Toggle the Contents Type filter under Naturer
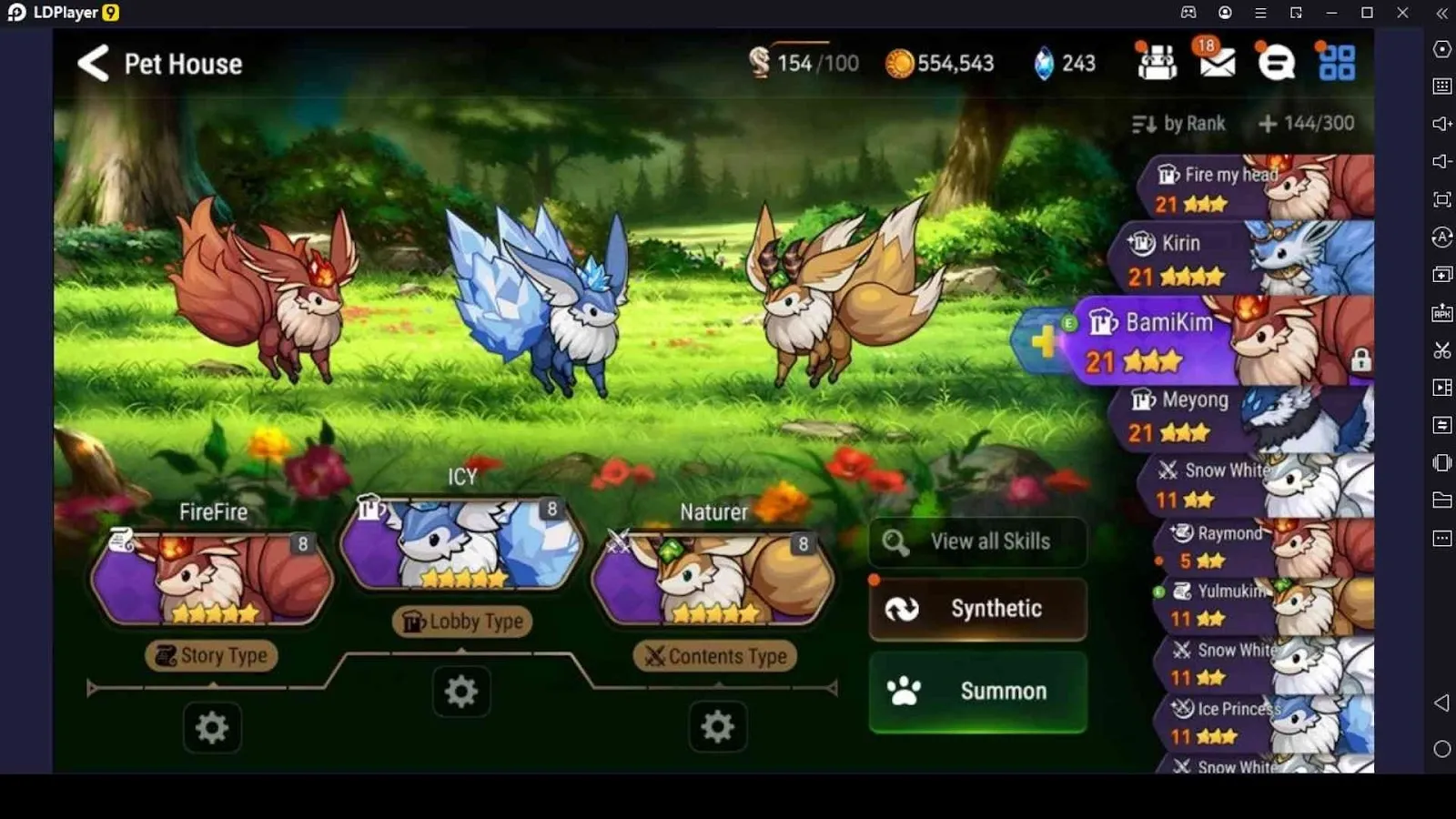 714,656
